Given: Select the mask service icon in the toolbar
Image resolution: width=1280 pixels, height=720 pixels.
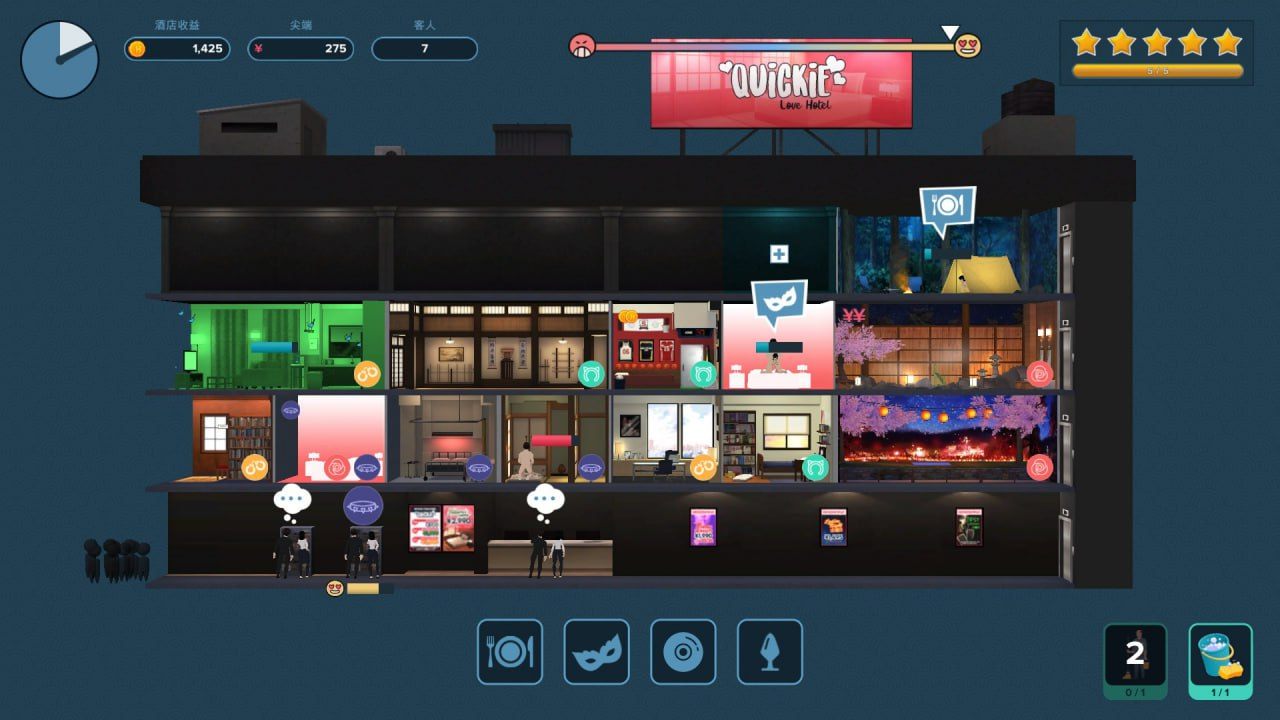Looking at the screenshot, I should (x=597, y=654).
